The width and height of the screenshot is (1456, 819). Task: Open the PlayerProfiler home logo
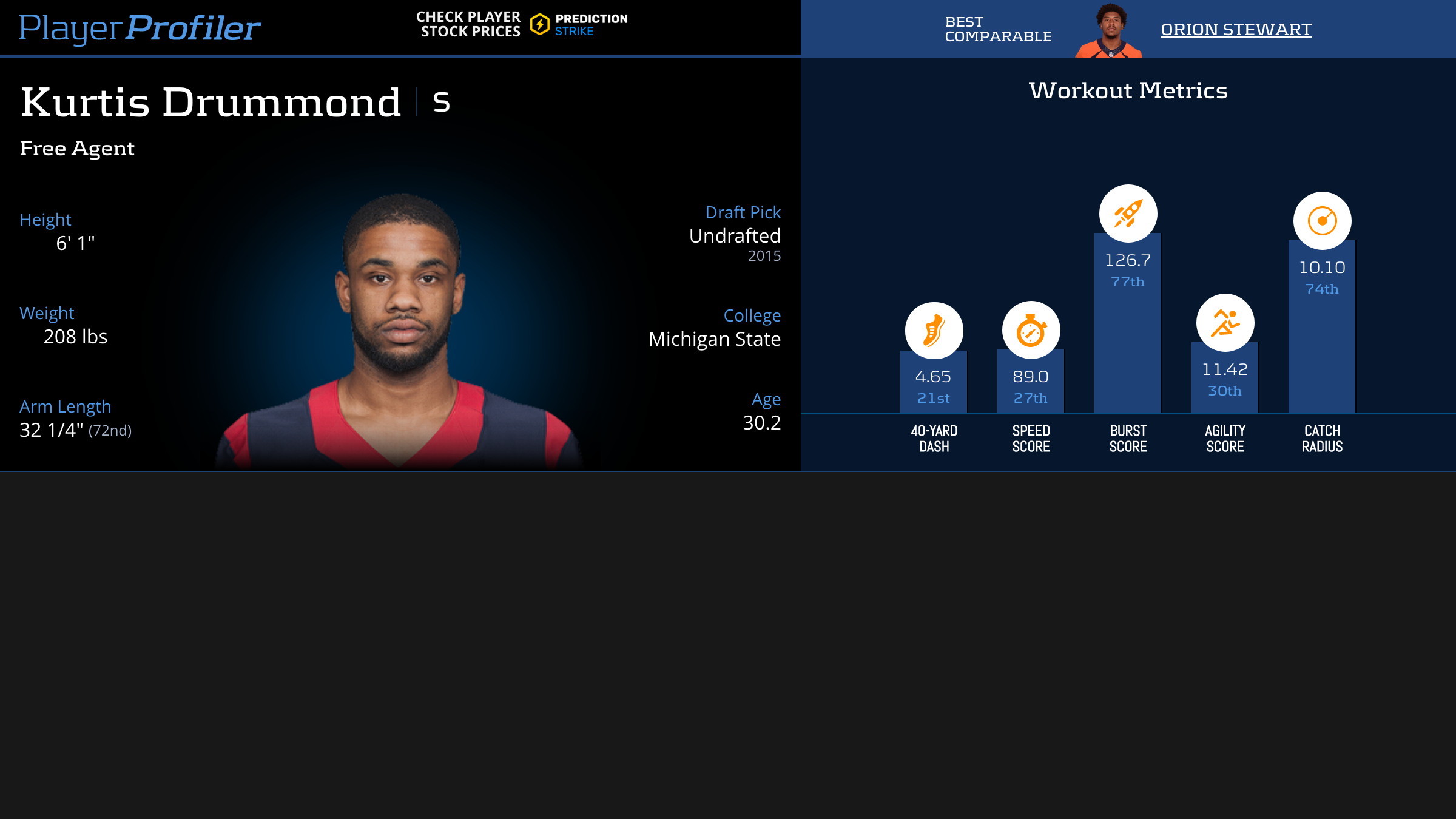140,28
